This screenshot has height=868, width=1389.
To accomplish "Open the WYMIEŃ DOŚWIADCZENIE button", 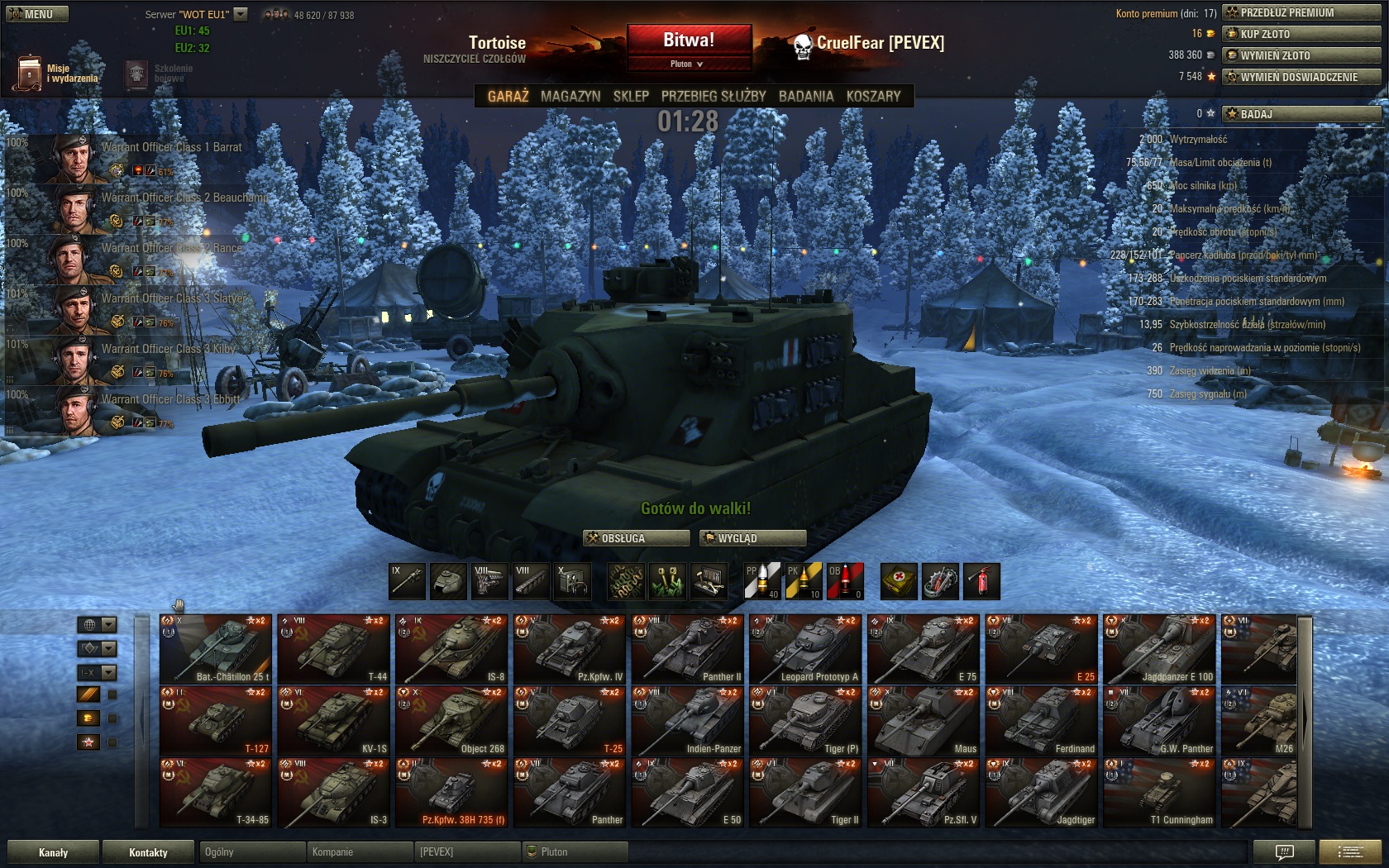I will click(1301, 77).
